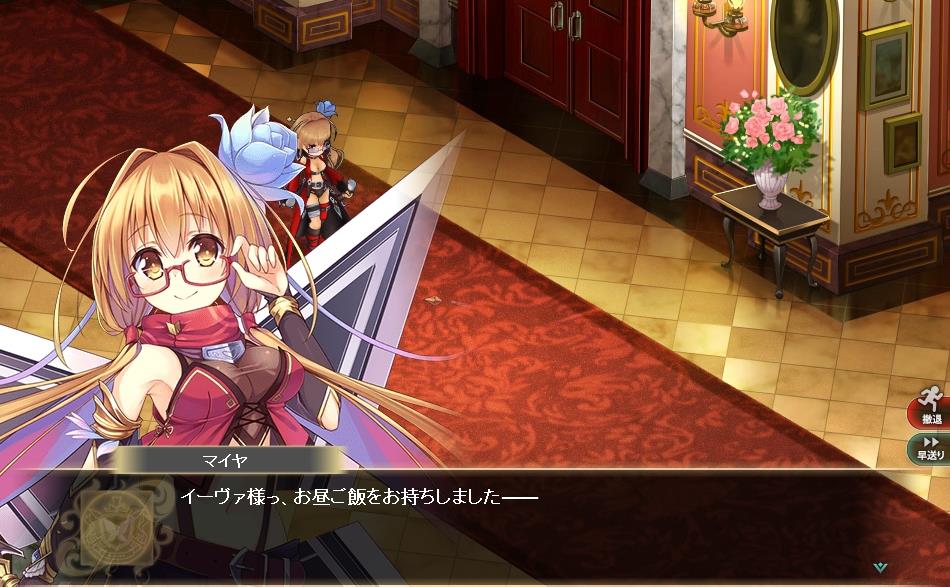
Task: Click the red 撤退 (retreat) button
Action: click(929, 410)
